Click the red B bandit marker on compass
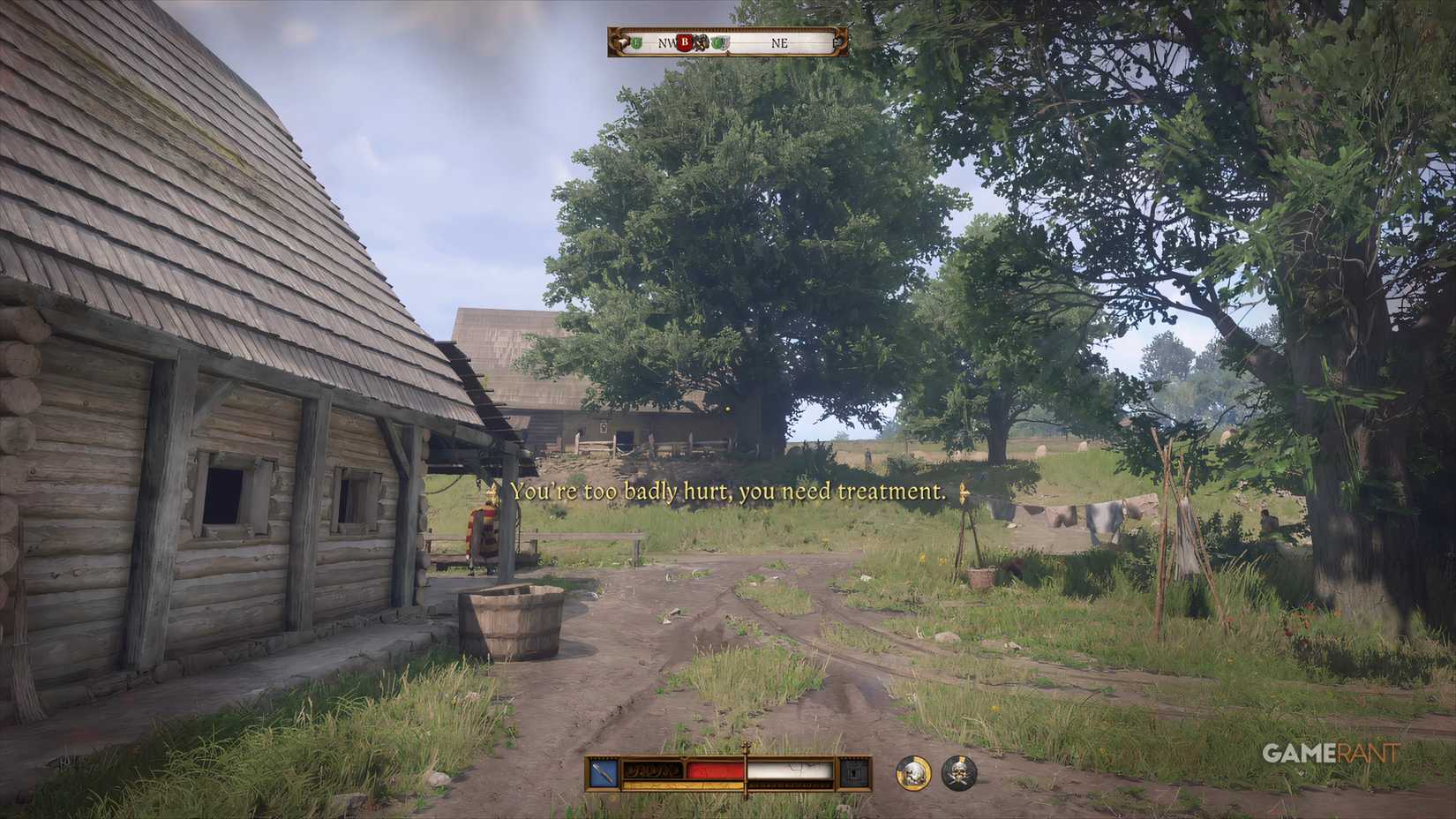 pyautogui.click(x=685, y=42)
